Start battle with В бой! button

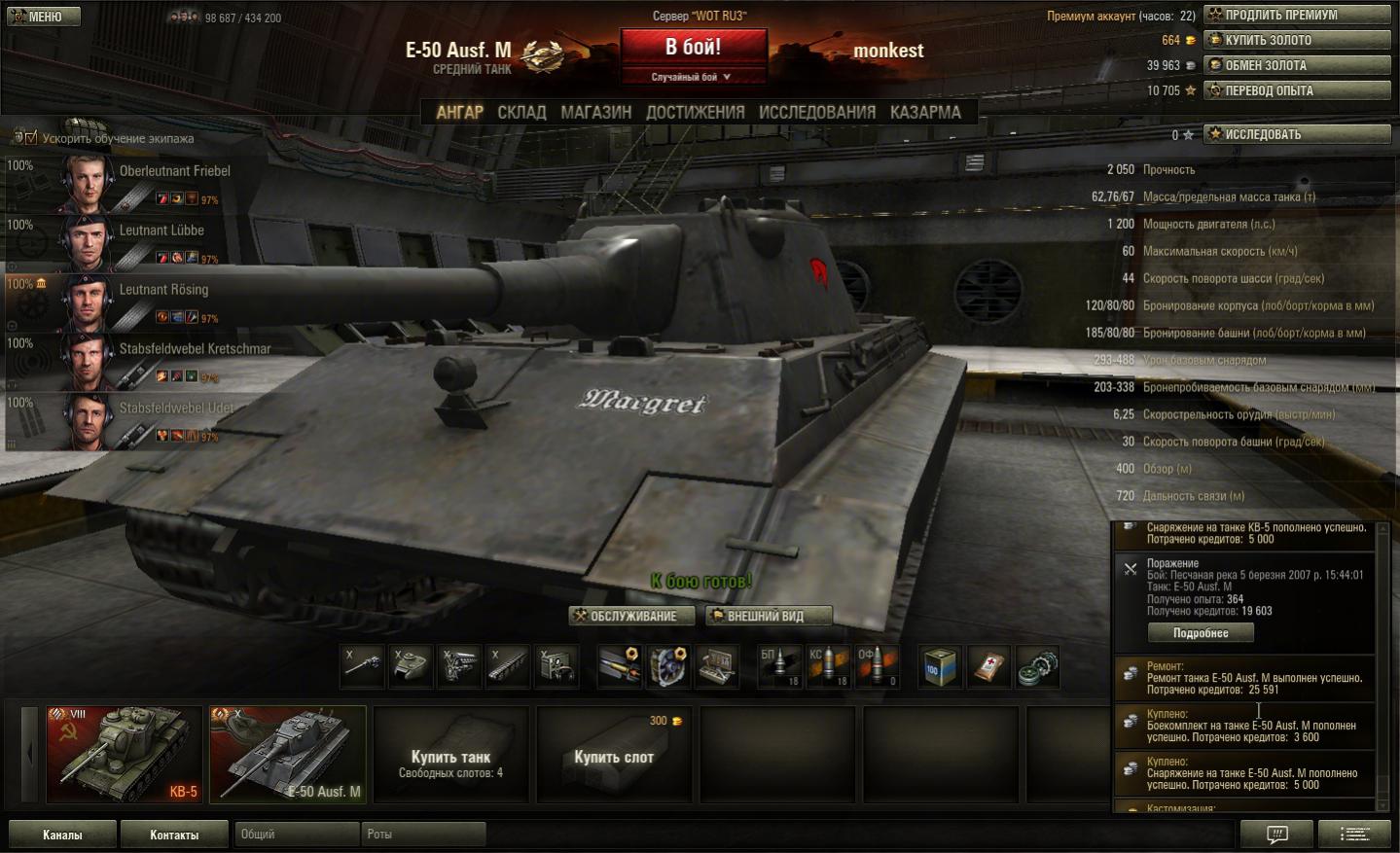coord(693,48)
